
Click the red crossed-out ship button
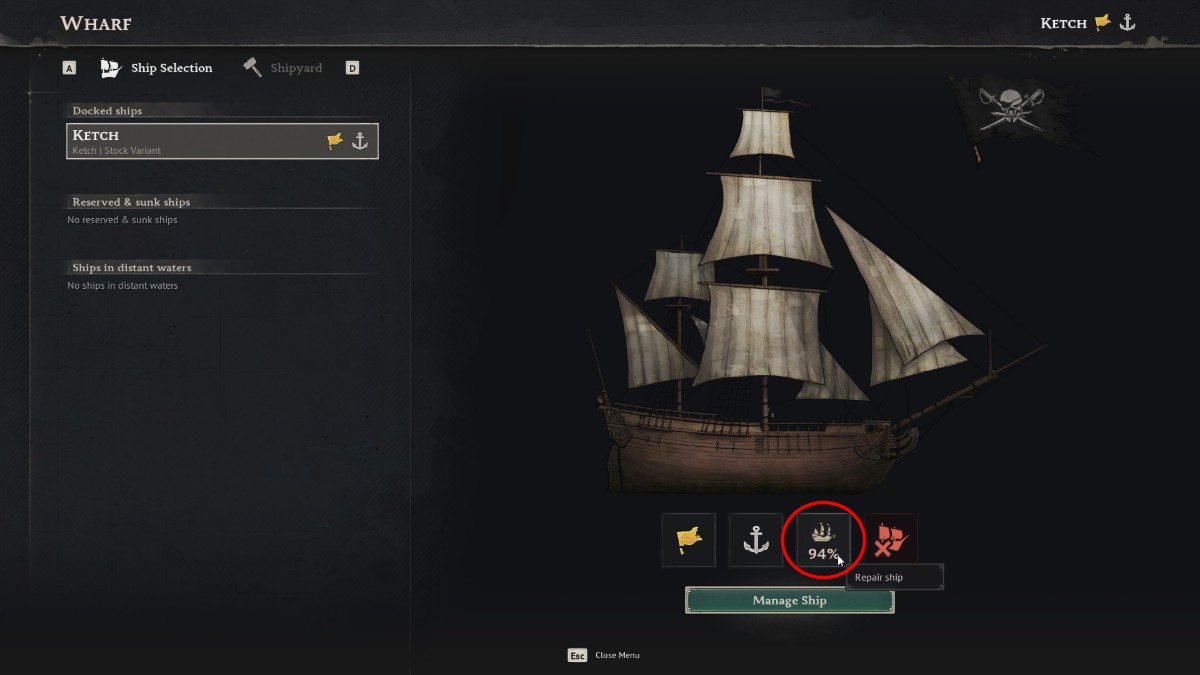tap(890, 540)
